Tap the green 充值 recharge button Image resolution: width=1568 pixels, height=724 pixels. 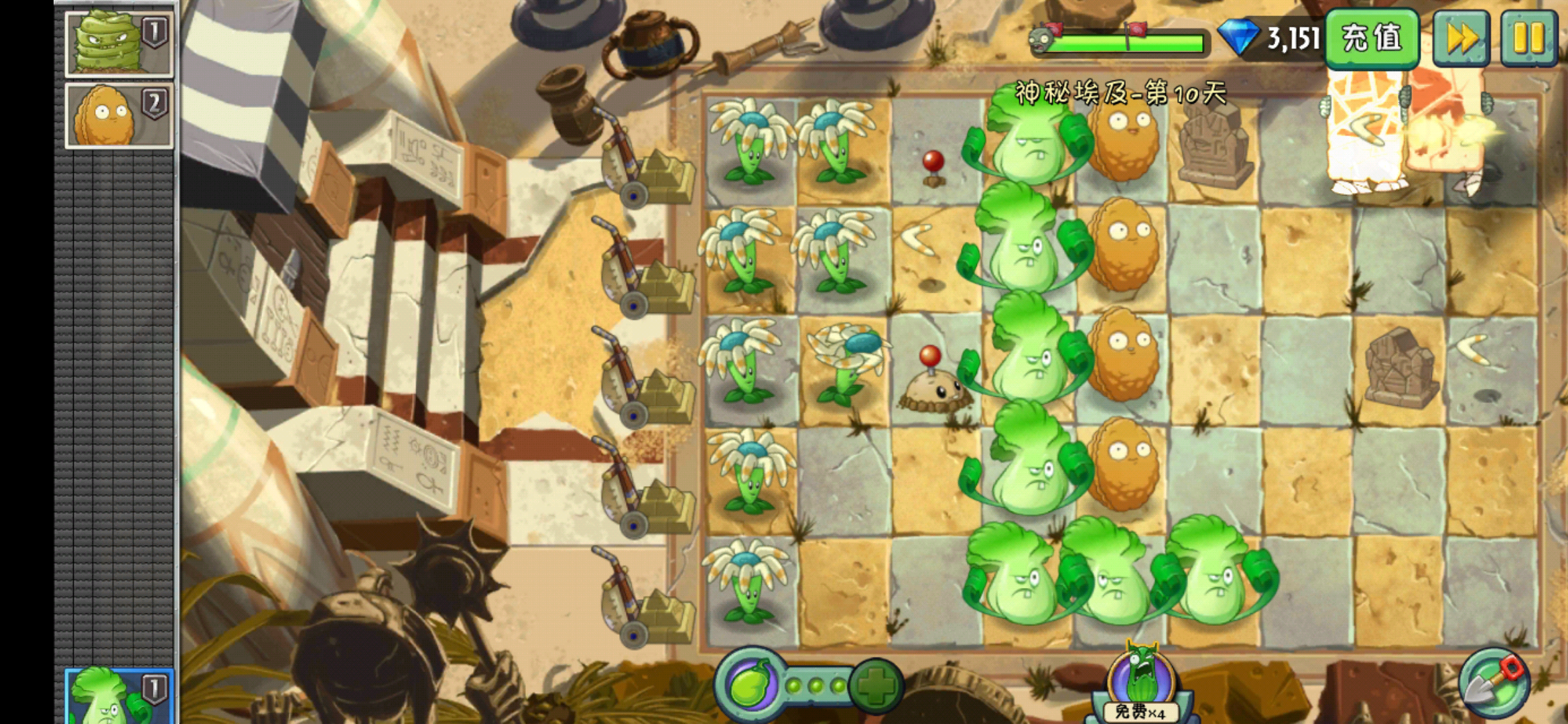point(1372,38)
